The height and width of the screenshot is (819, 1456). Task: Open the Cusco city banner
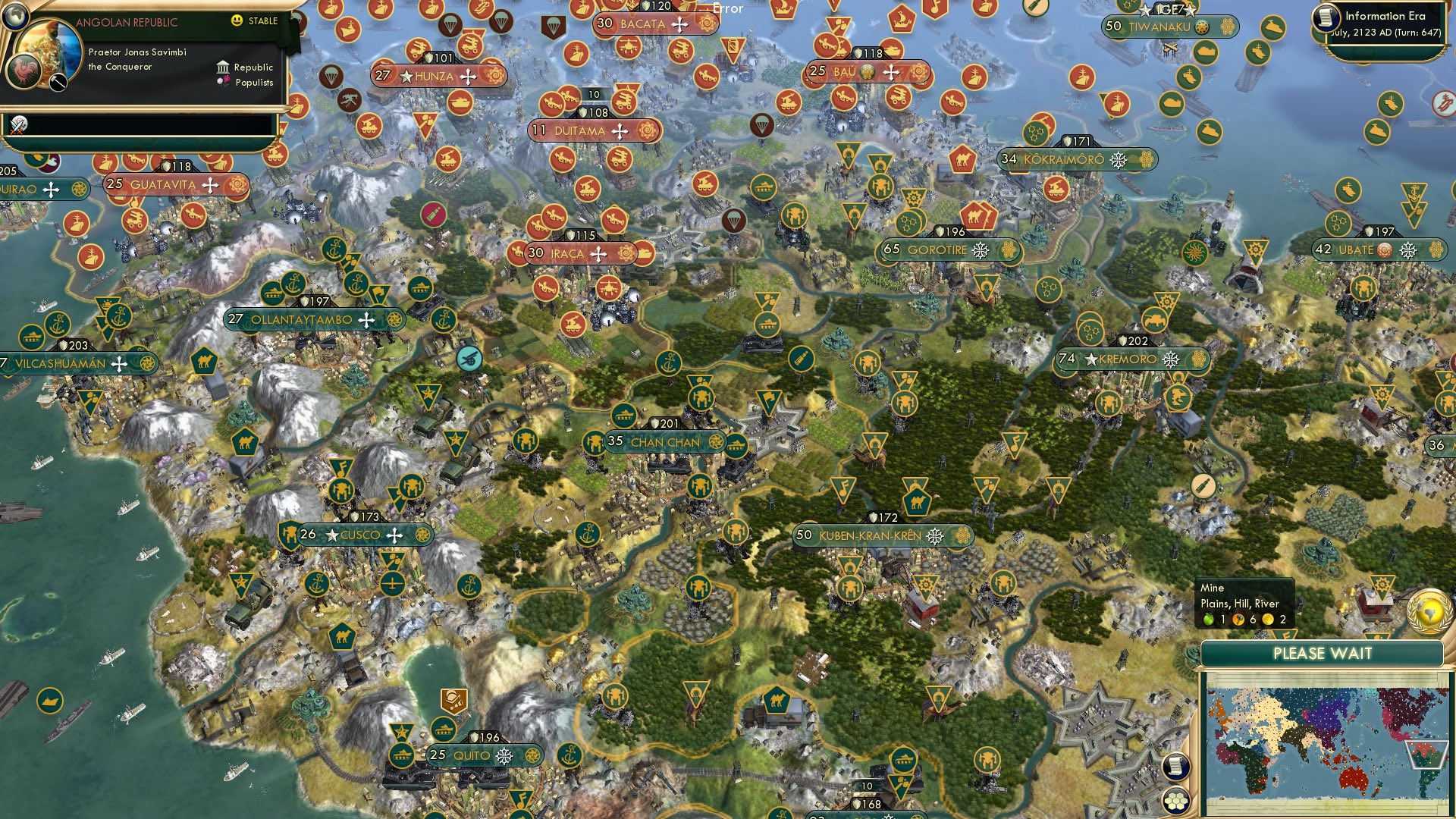pyautogui.click(x=362, y=535)
